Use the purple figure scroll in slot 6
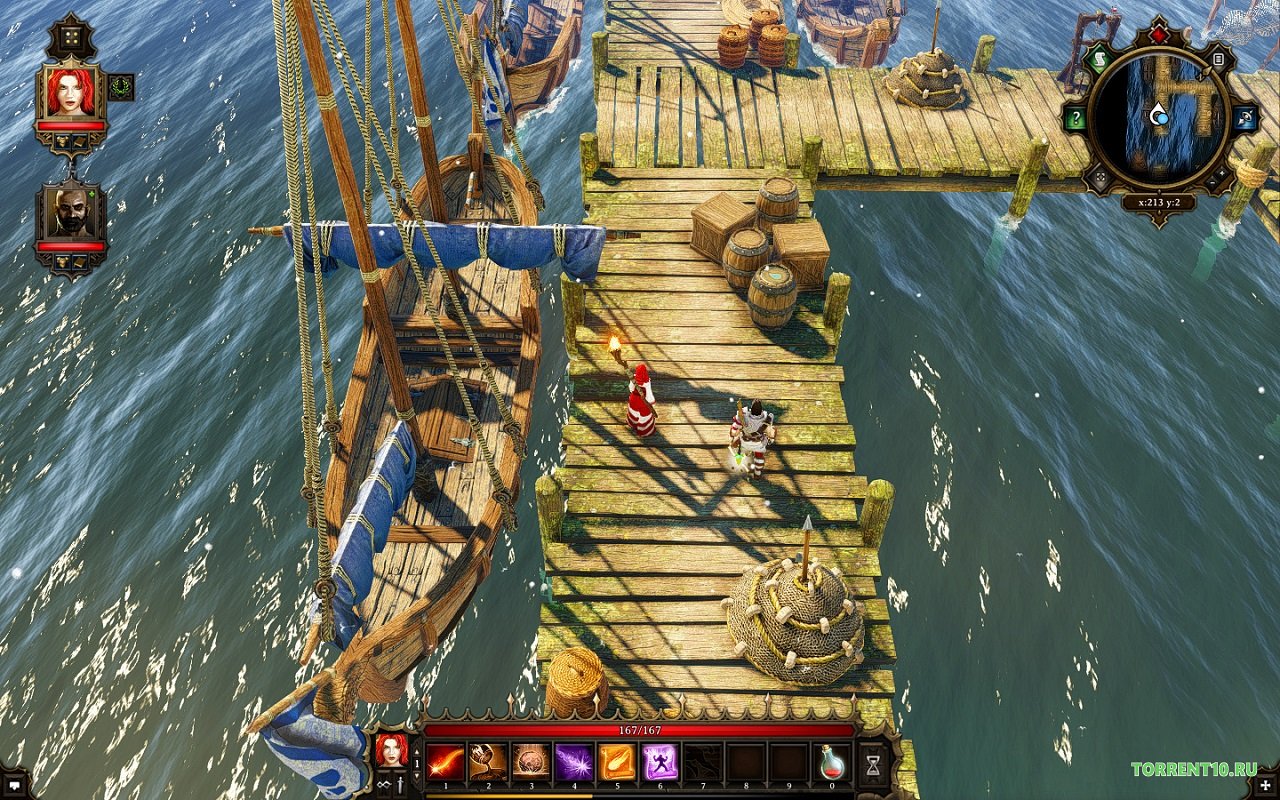The height and width of the screenshot is (800, 1280). point(660,762)
